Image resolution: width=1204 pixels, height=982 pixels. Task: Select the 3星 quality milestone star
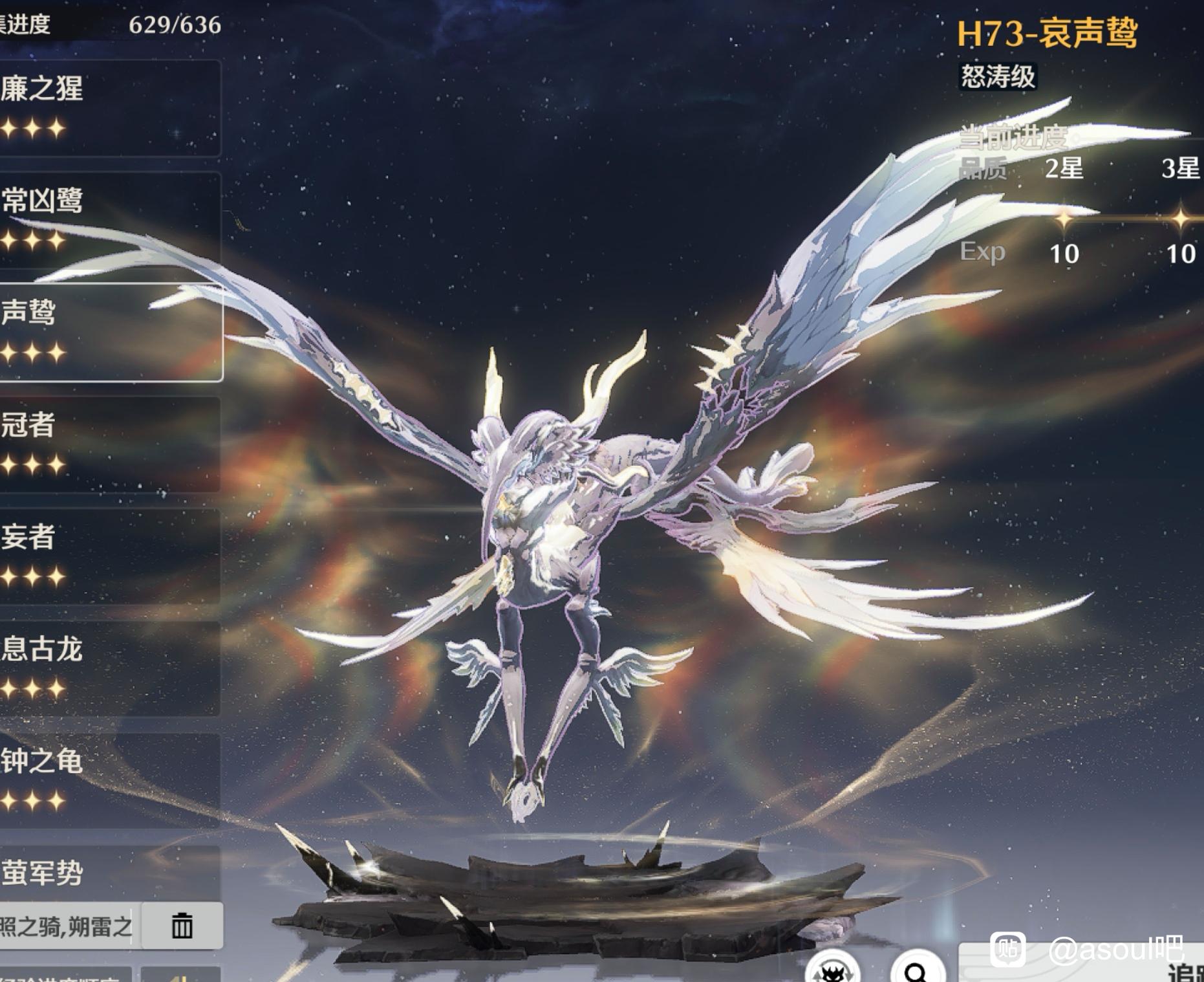pos(1181,219)
